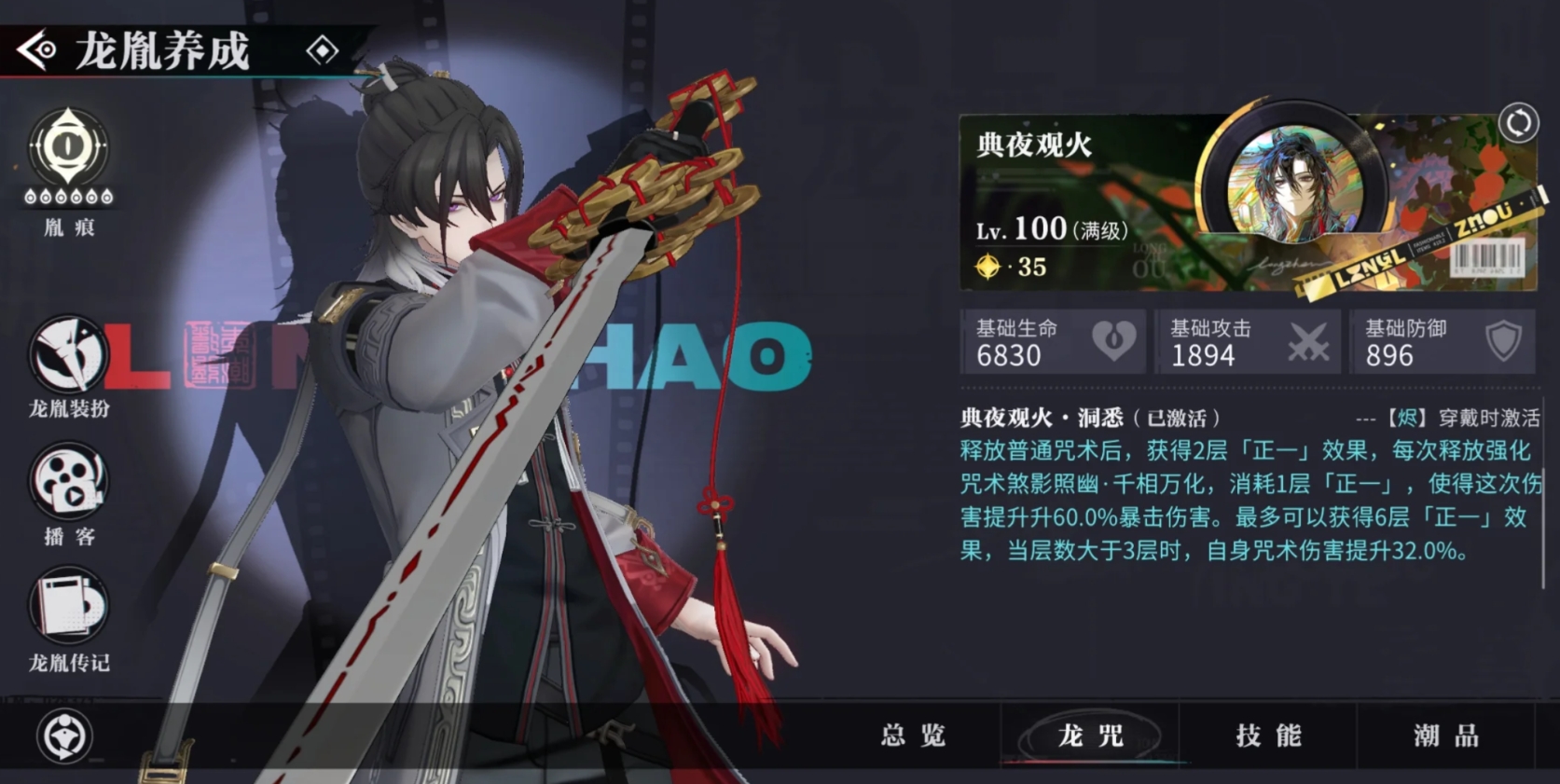
Task: Tap the diamond icon beside 龙胤养成
Action: click(323, 50)
